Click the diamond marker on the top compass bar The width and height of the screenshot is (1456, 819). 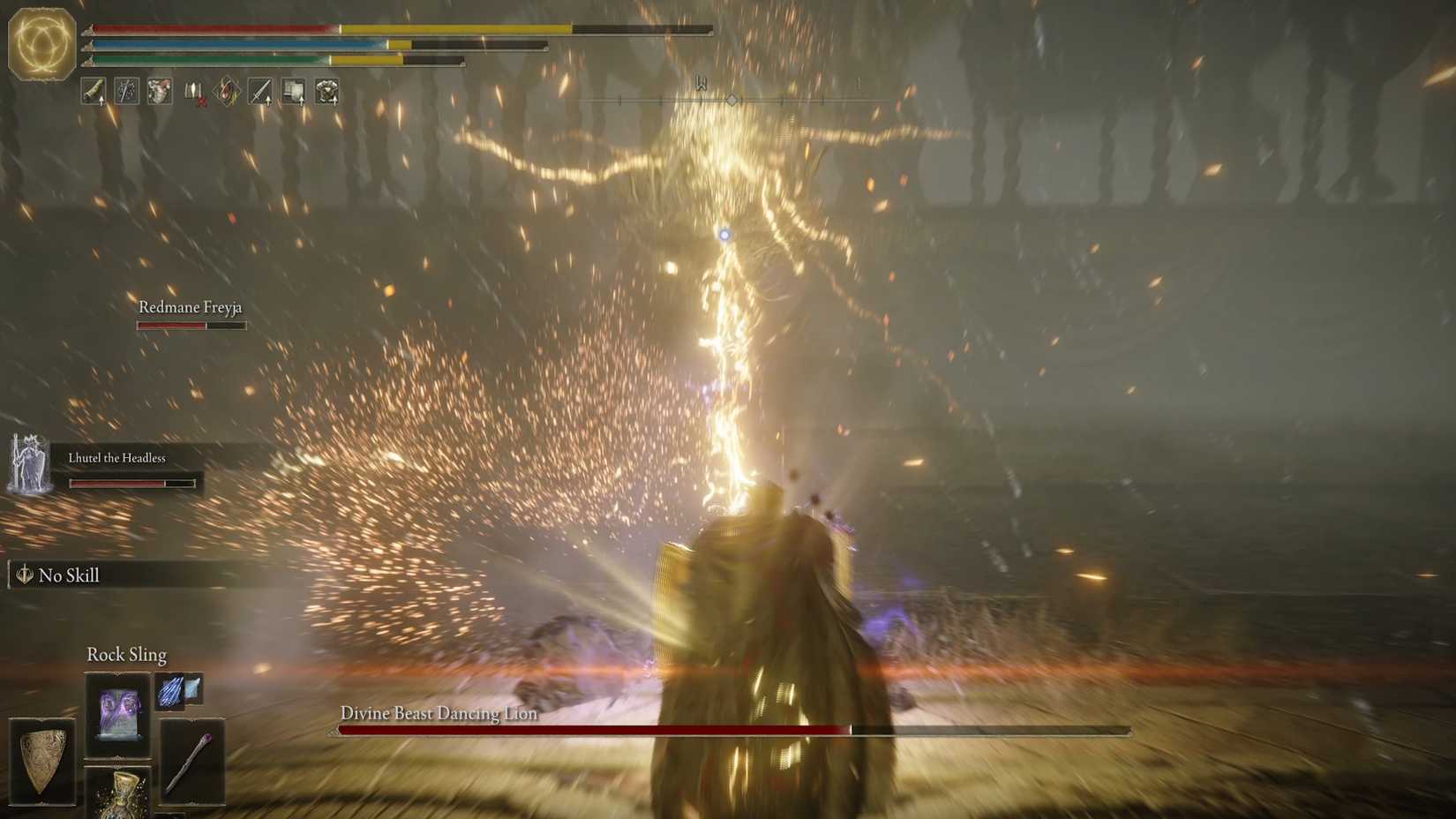click(x=731, y=100)
